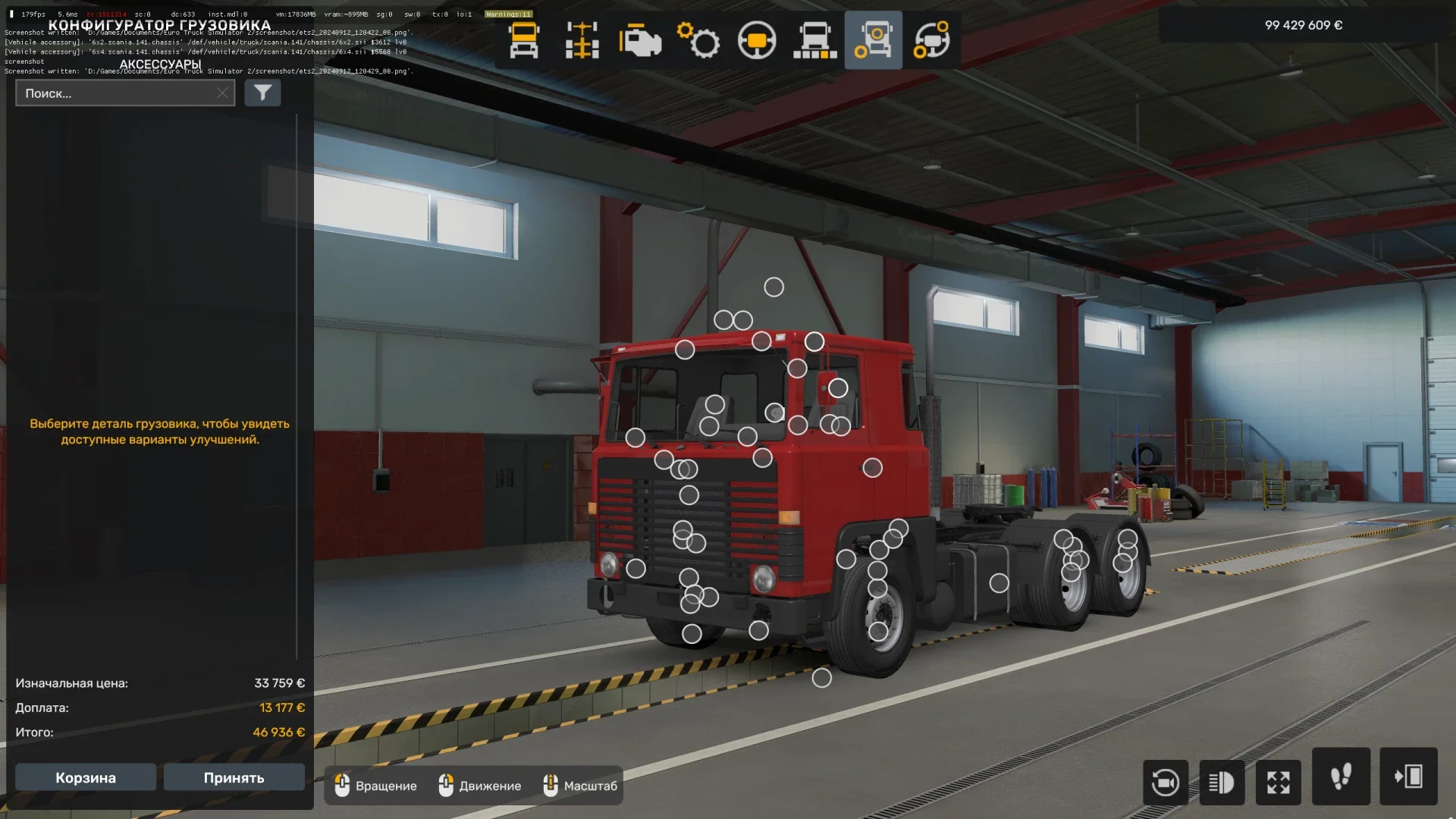Enable walk-around footprints mode
This screenshot has width=1456, height=819.
[1340, 782]
